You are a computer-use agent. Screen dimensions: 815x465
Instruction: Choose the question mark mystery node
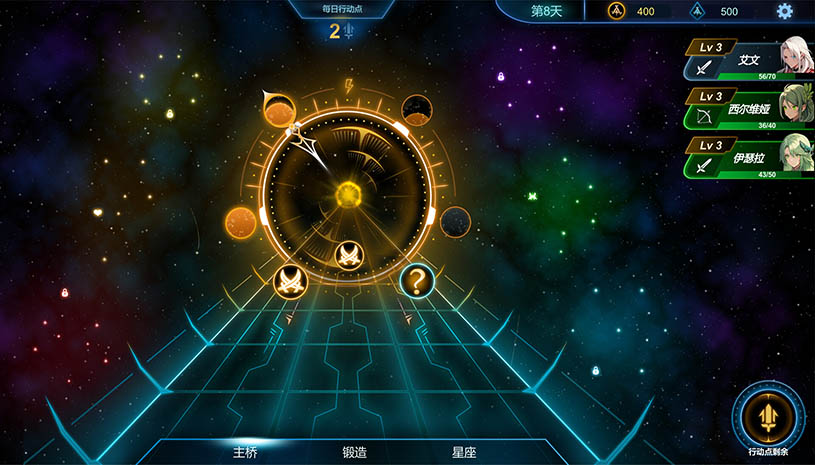[x=417, y=281]
